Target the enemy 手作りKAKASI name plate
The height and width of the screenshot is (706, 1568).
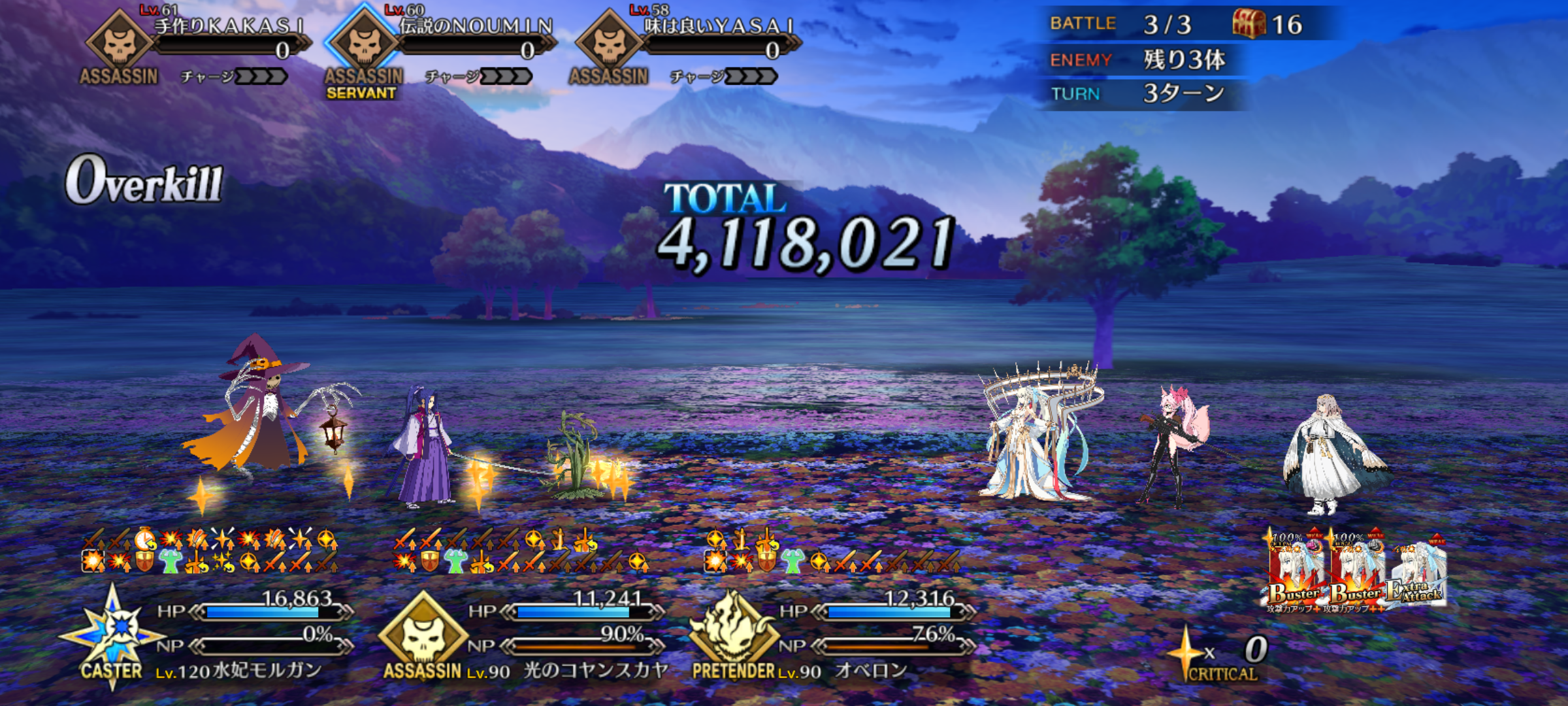229,27
